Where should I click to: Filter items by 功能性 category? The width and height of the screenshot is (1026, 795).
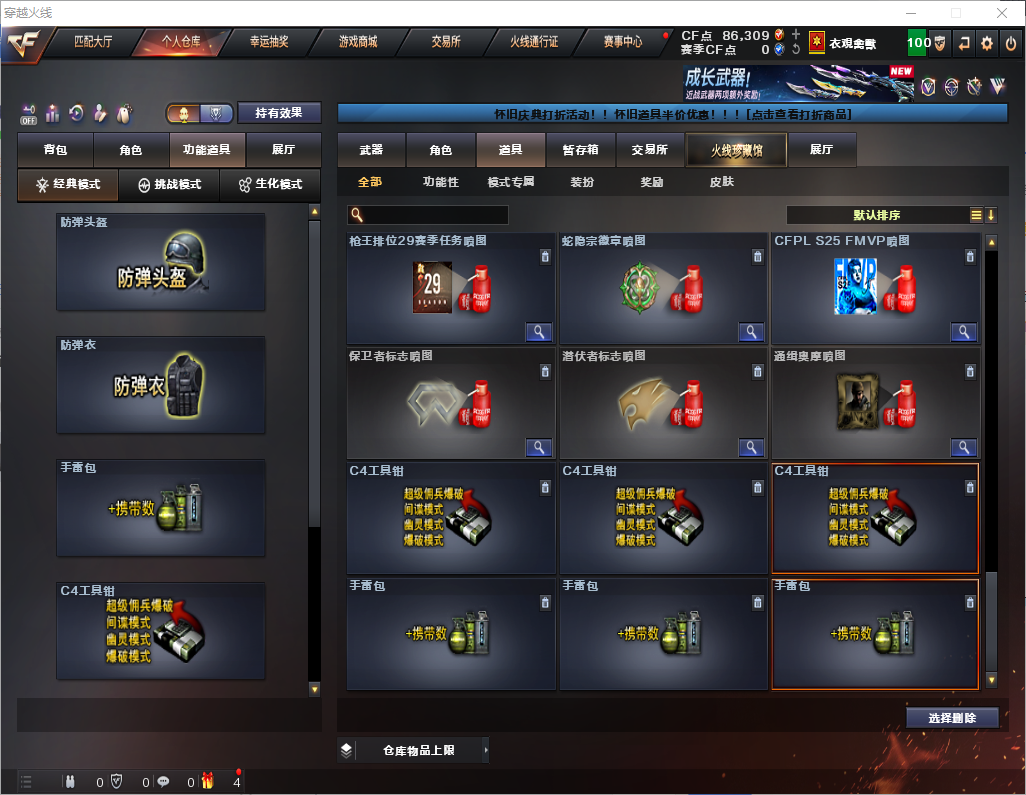pos(440,182)
